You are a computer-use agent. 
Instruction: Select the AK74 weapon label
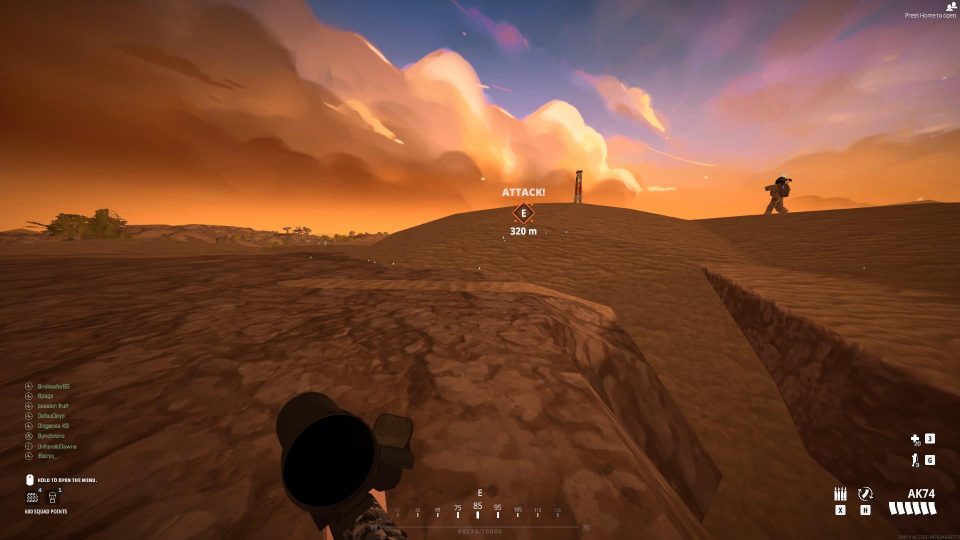[x=921, y=494]
